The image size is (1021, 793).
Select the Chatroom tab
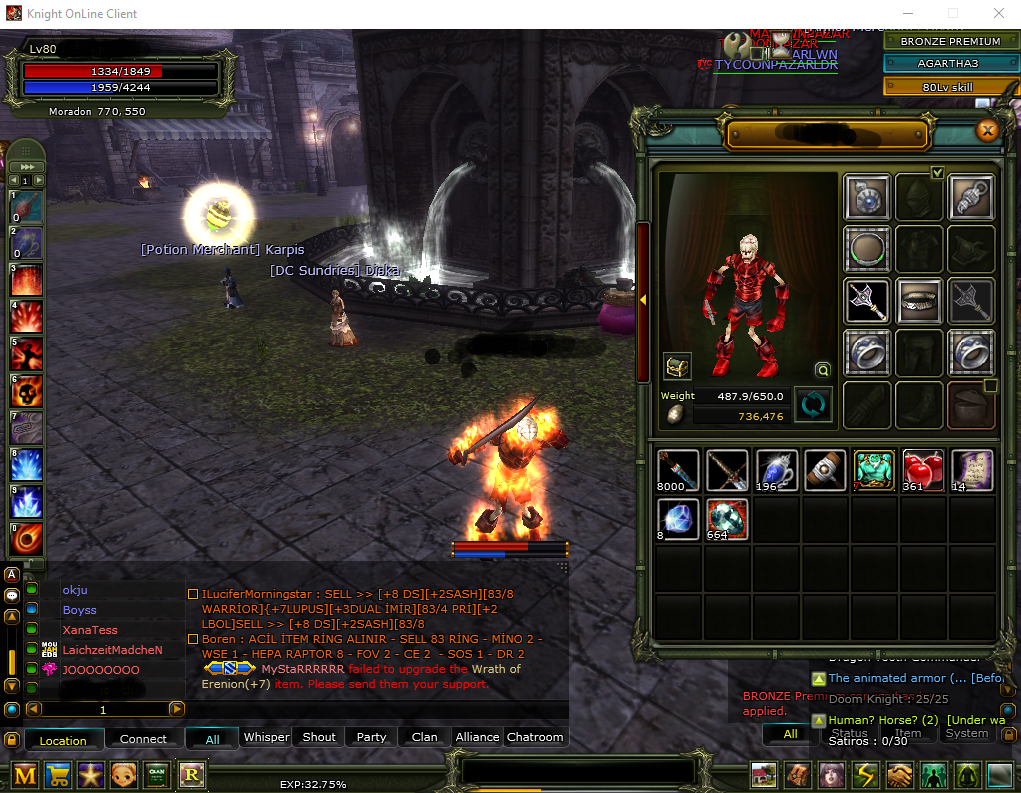535,737
